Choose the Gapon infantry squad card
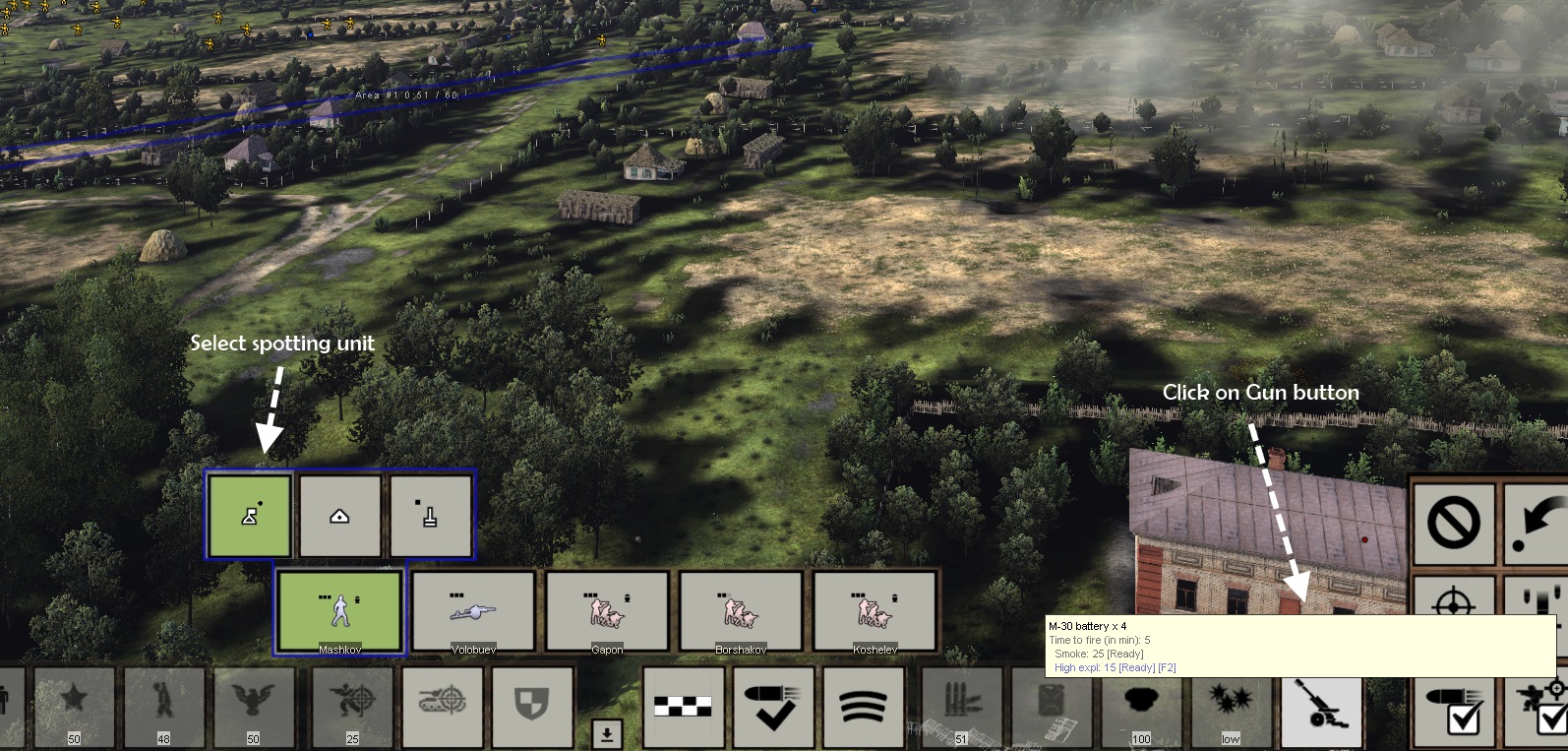The height and width of the screenshot is (751, 1568). click(x=607, y=611)
